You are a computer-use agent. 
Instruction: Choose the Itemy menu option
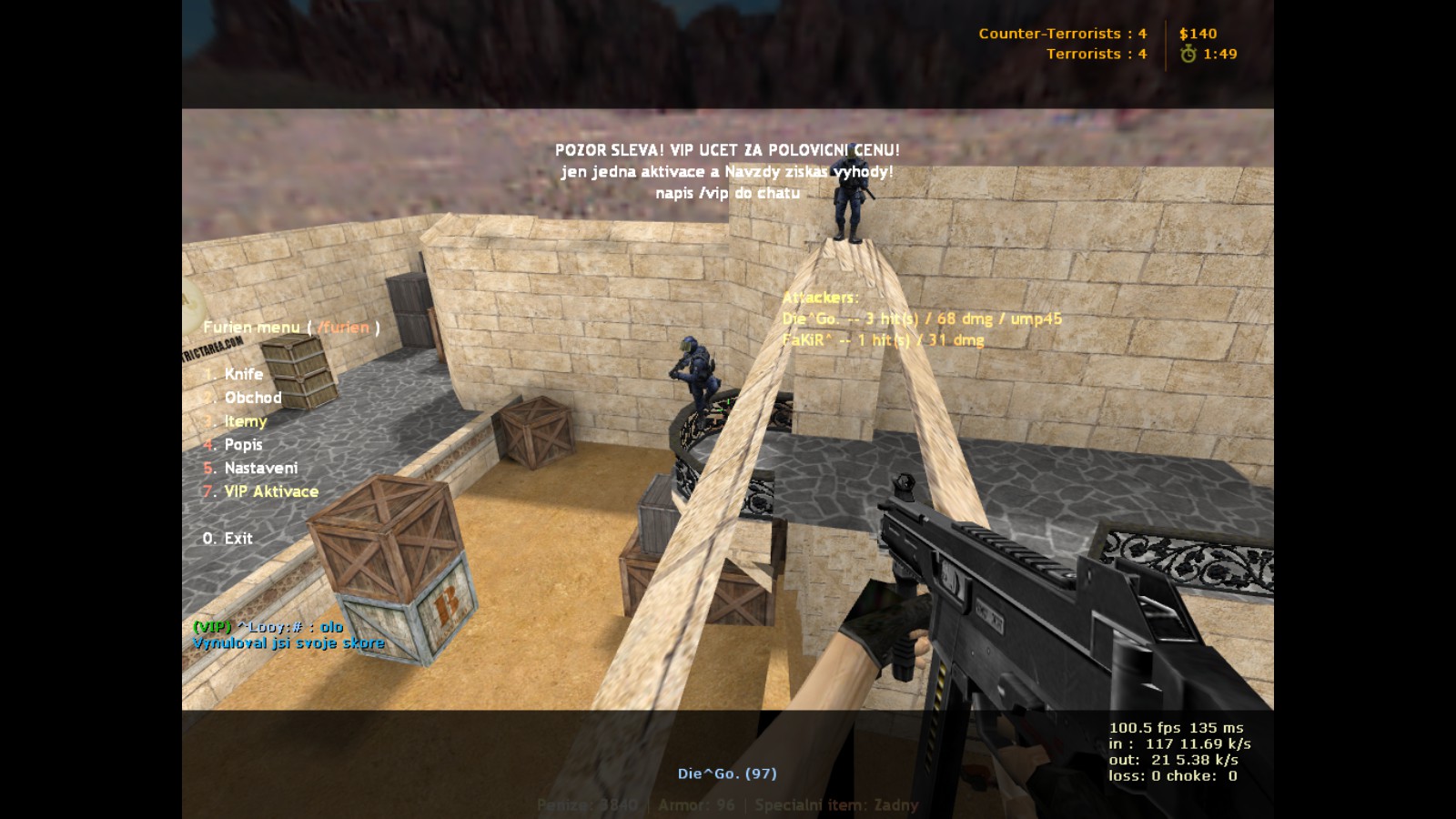click(x=245, y=421)
